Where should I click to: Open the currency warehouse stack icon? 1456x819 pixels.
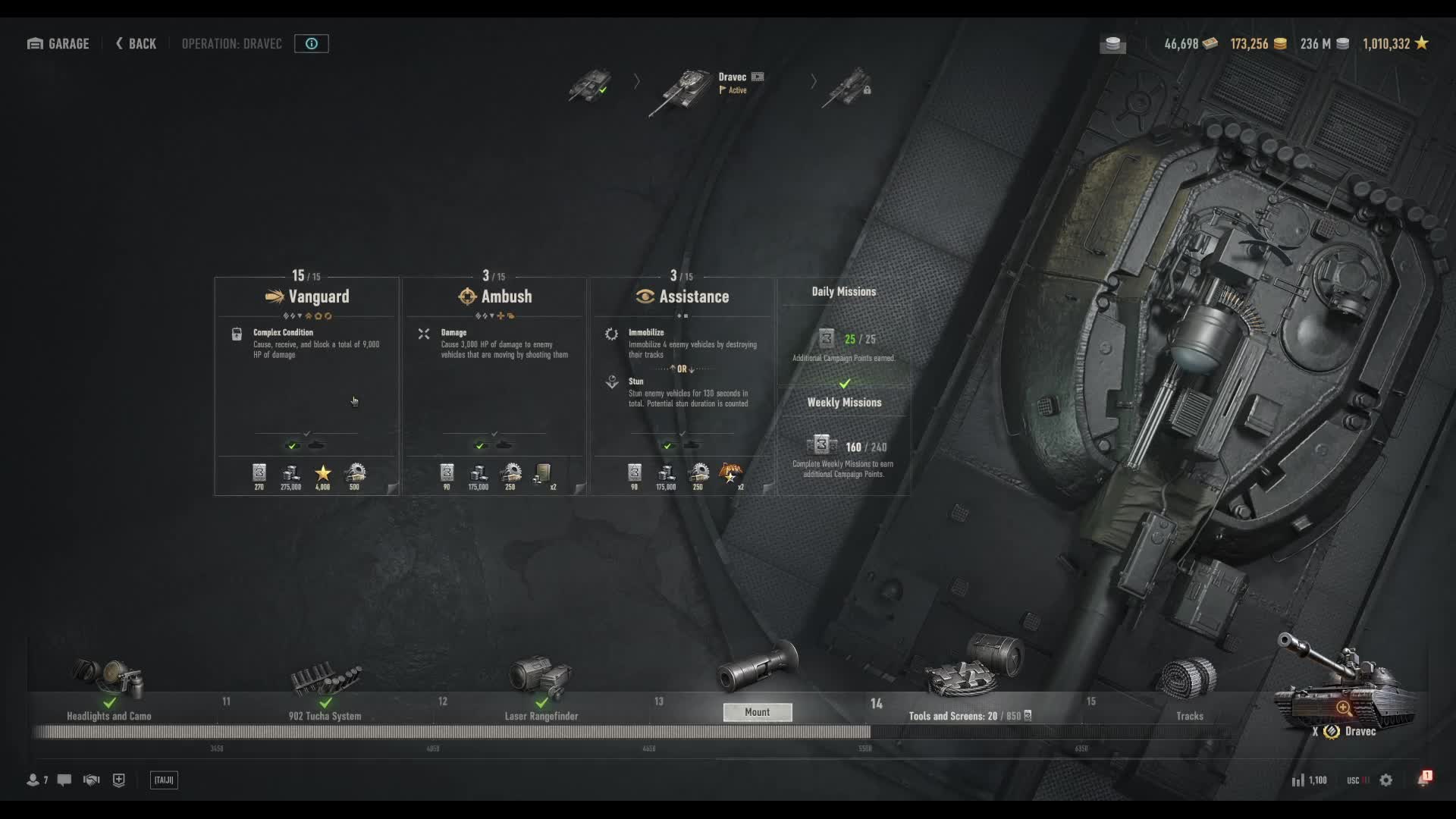click(1112, 44)
